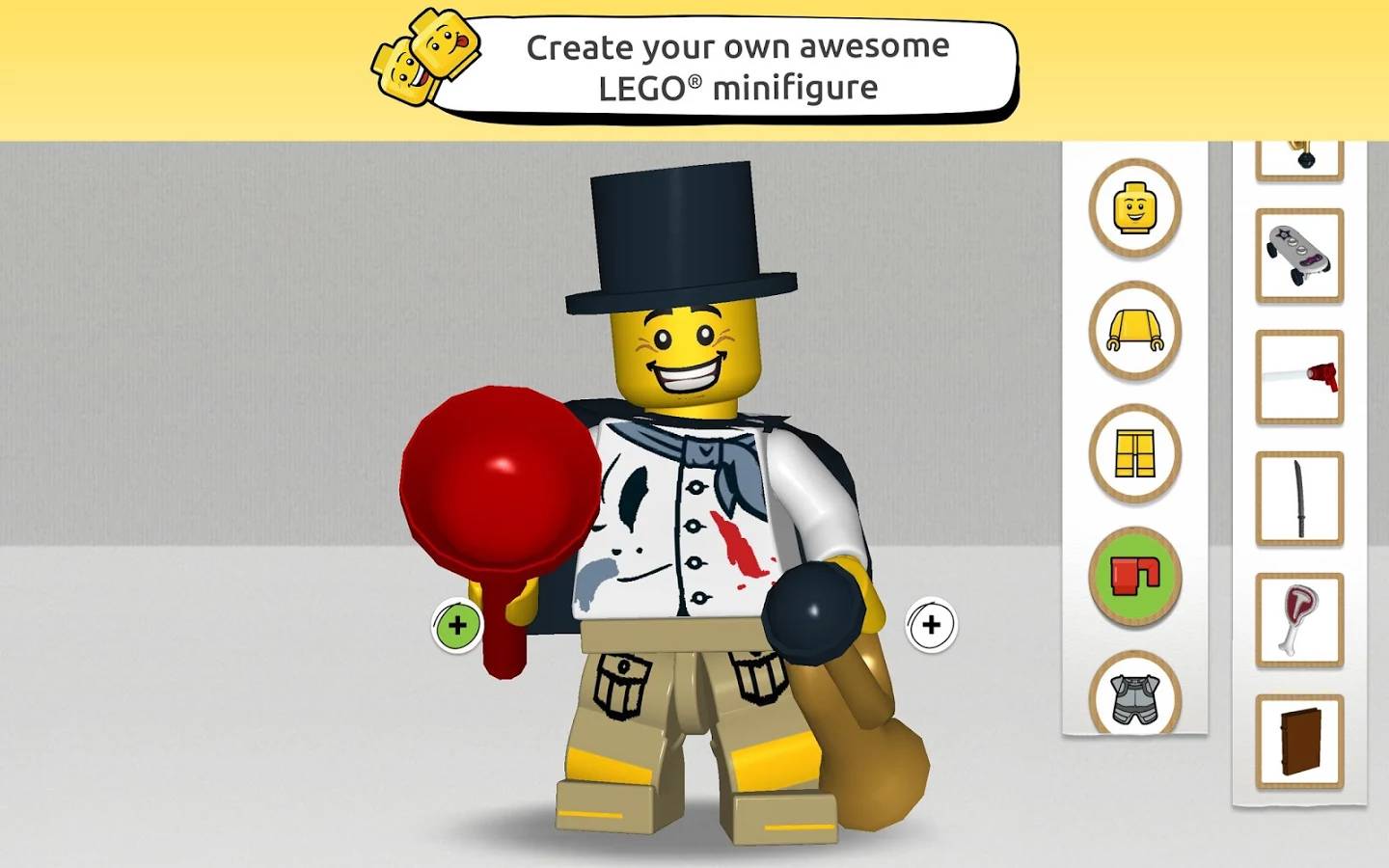The image size is (1389, 868).
Task: Tap the banner reading Create your own awesome
Action: 735,66
